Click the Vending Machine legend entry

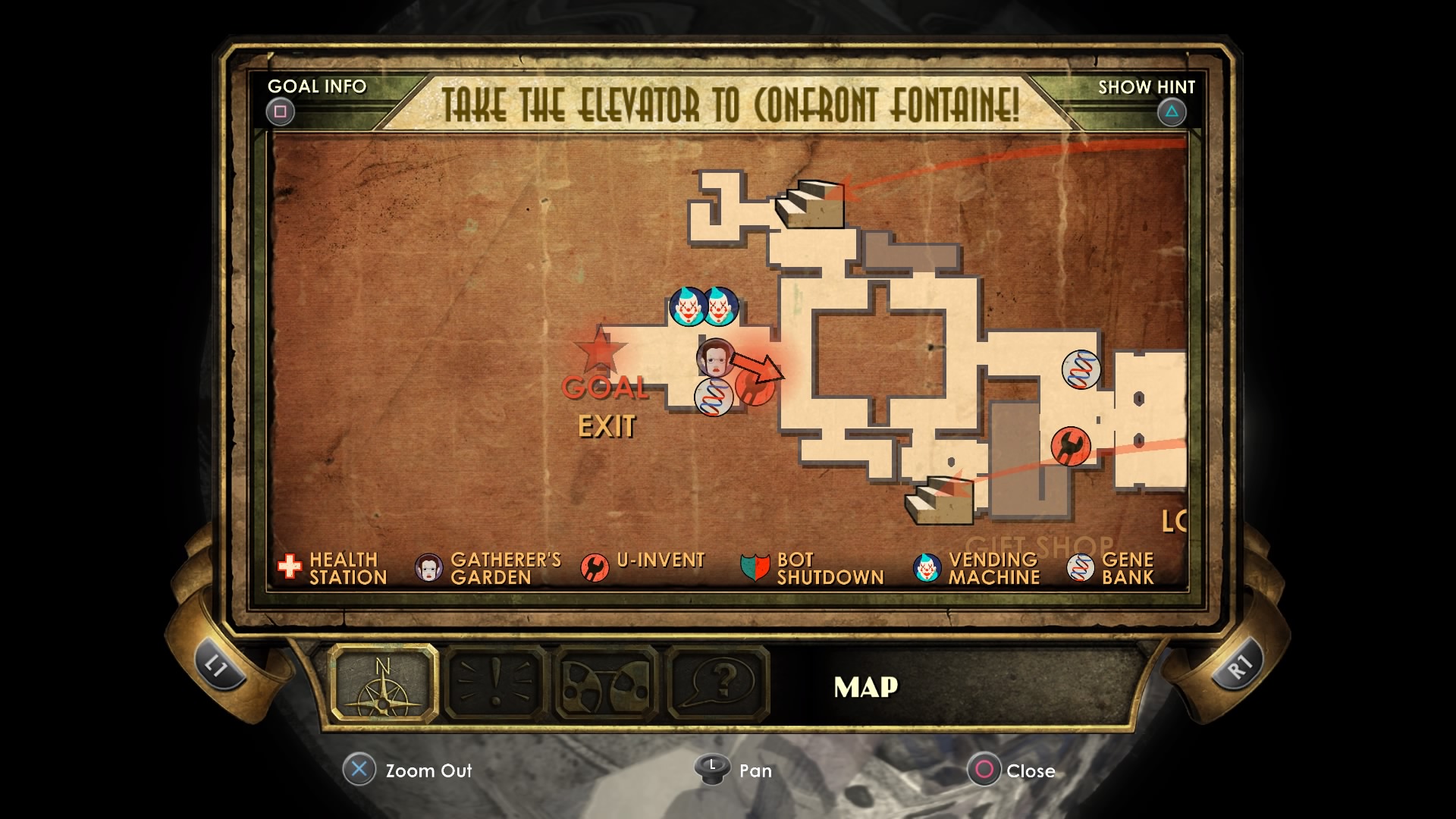tap(977, 568)
